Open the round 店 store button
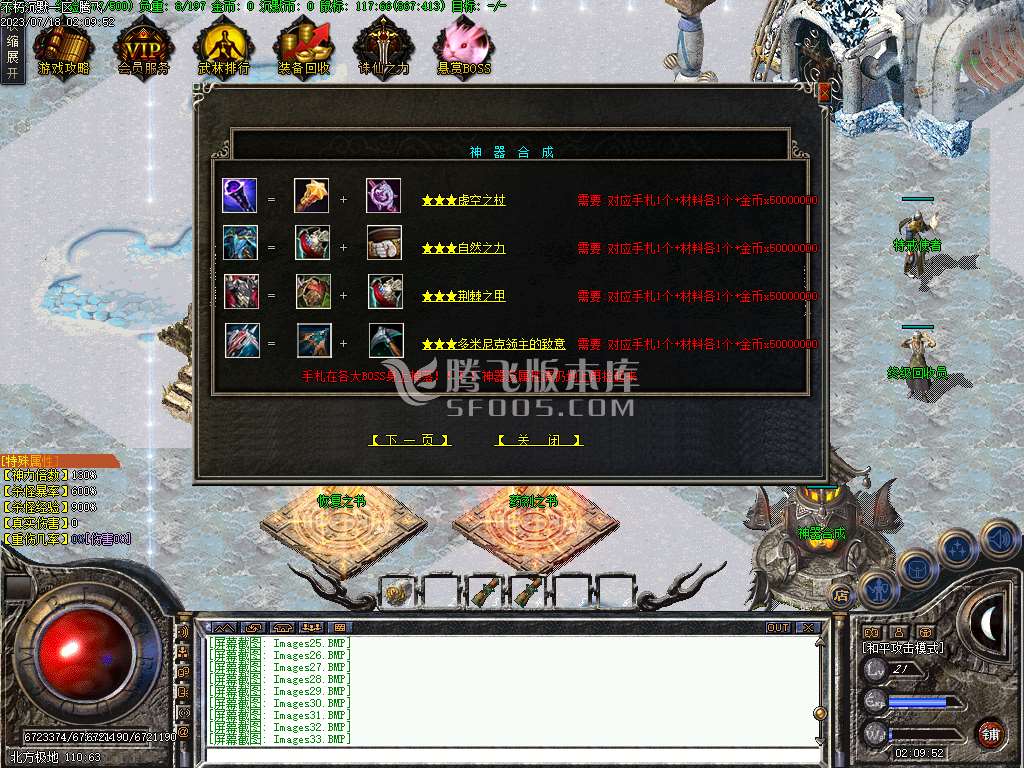This screenshot has height=768, width=1024. pyautogui.click(x=842, y=594)
